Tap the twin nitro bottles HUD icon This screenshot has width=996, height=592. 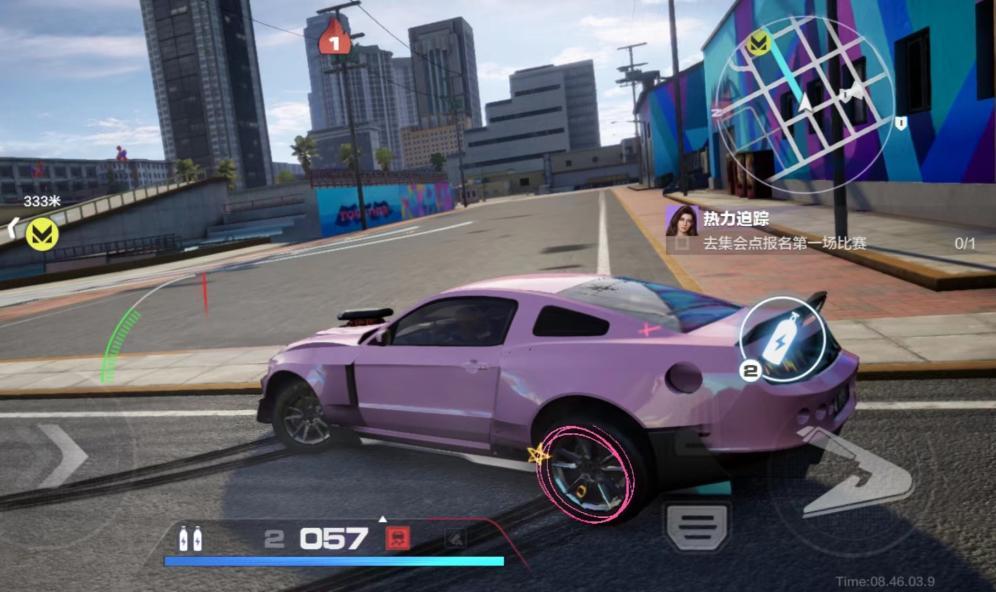pos(190,539)
